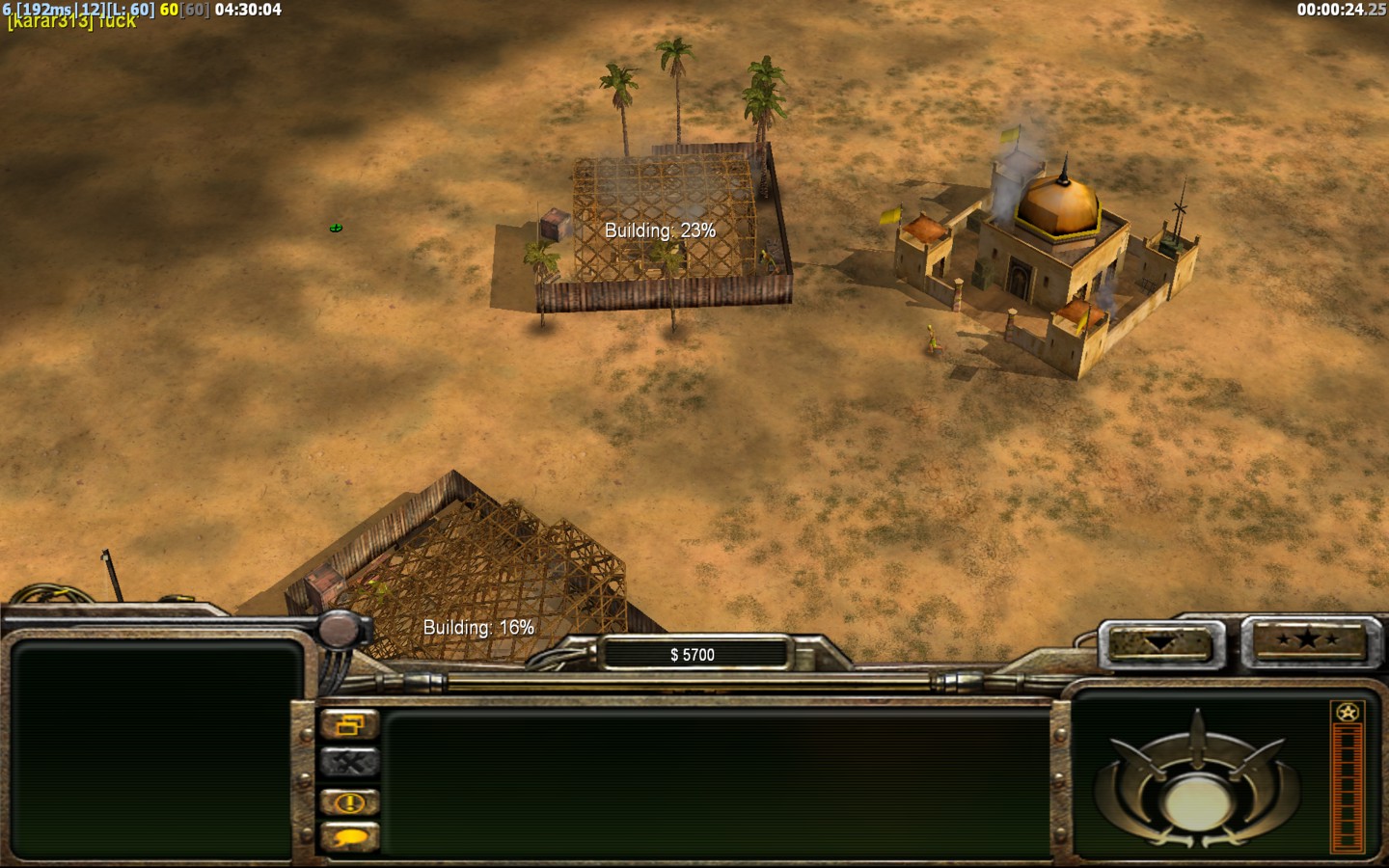1389x868 pixels.
Task: Open the Options menu with the overlapping-windows button
Action: 349,725
